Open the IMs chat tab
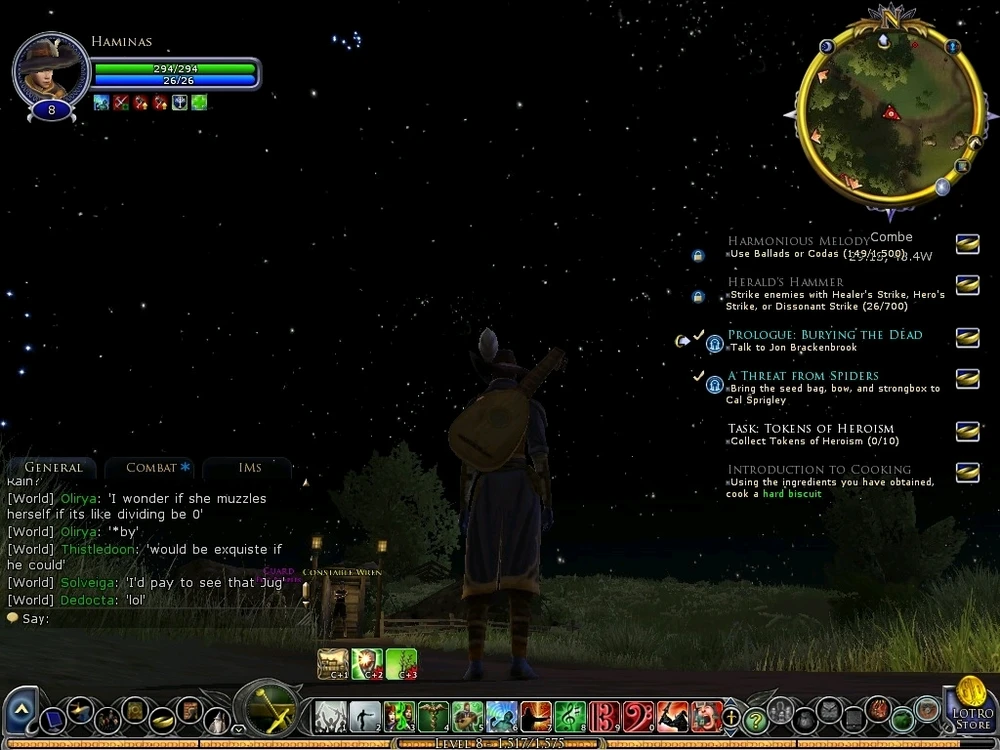This screenshot has width=1000, height=750. point(250,468)
